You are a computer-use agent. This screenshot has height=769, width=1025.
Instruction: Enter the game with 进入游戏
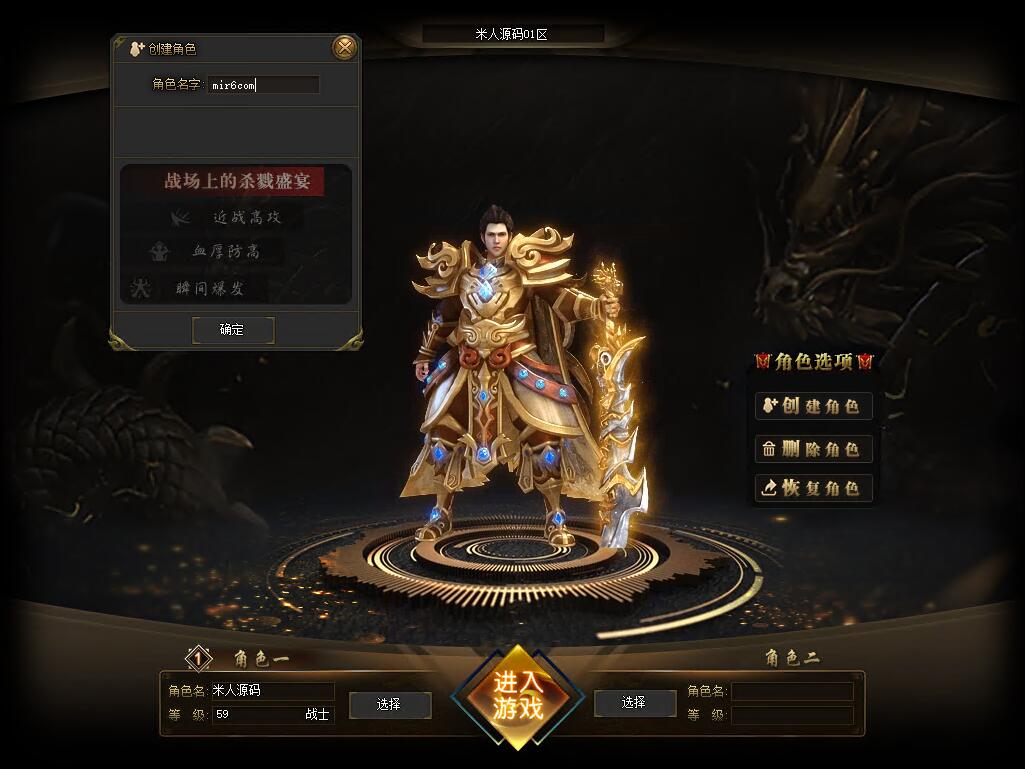coord(516,697)
